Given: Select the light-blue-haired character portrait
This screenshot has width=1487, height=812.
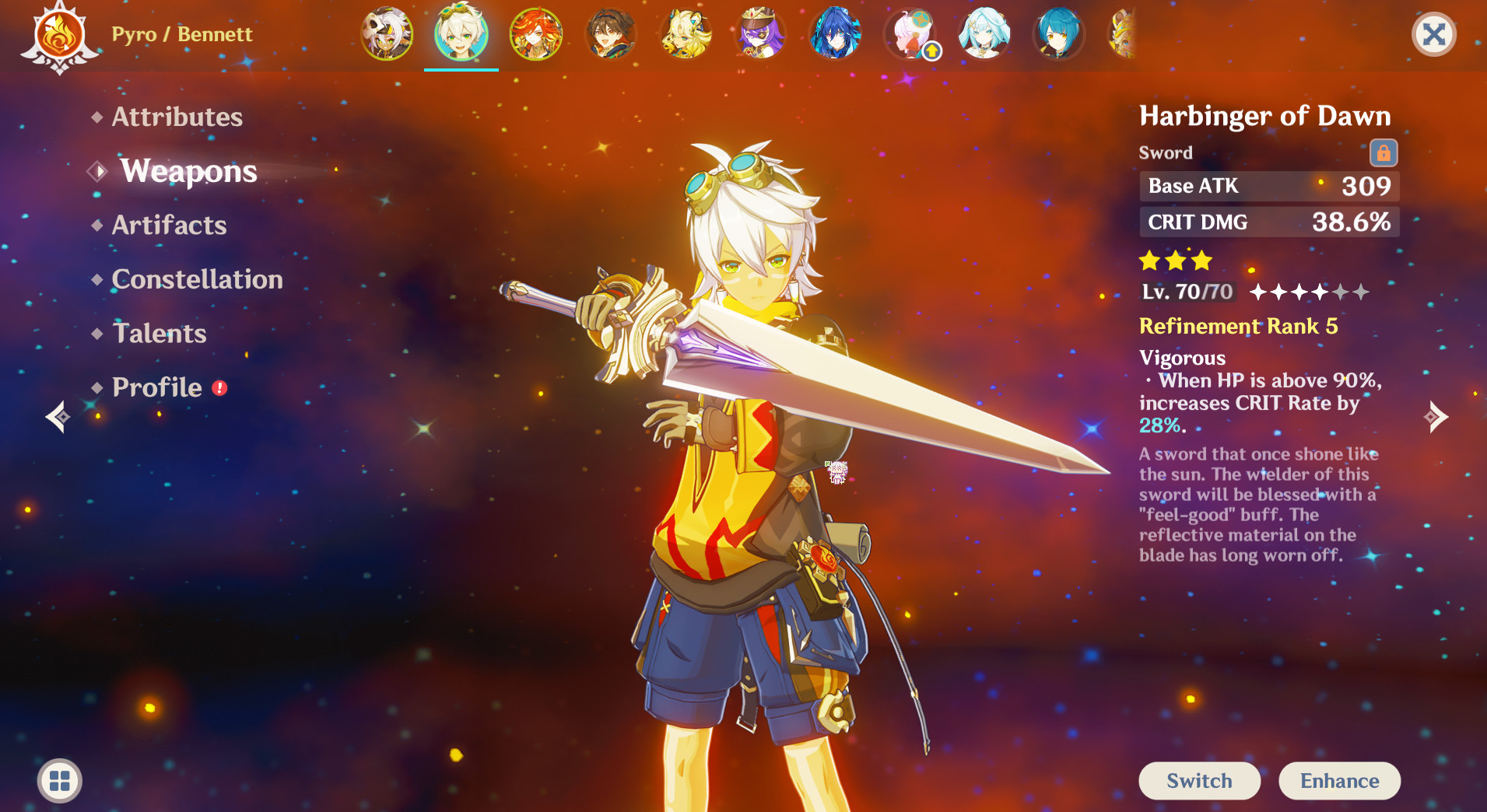Looking at the screenshot, I should (x=984, y=34).
